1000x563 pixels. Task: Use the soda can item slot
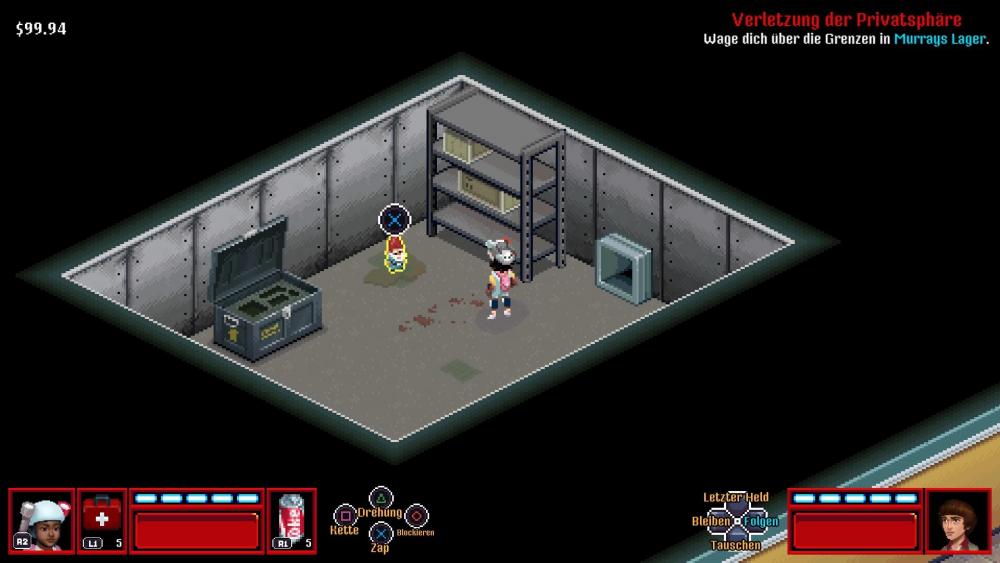pos(292,521)
